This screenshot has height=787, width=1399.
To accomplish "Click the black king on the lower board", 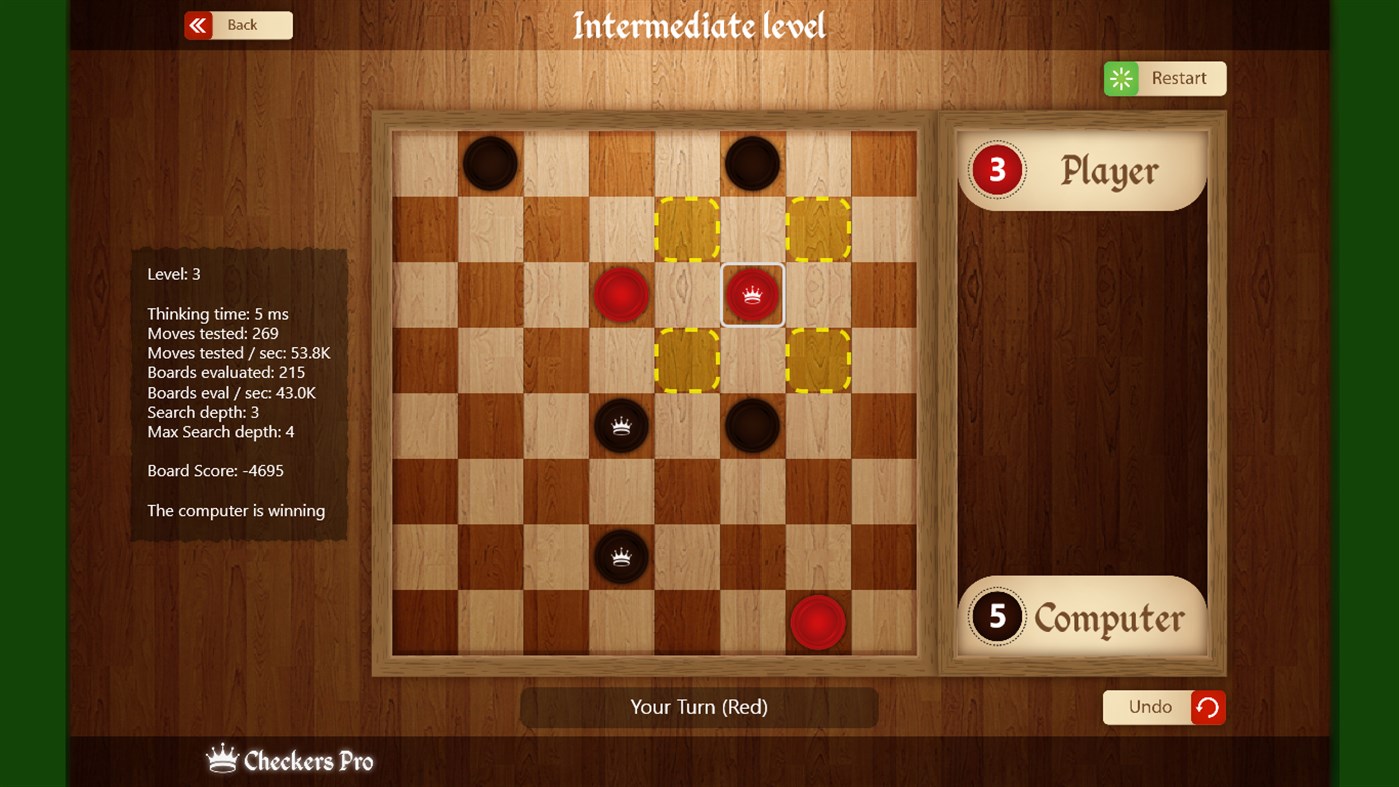I will [621, 556].
